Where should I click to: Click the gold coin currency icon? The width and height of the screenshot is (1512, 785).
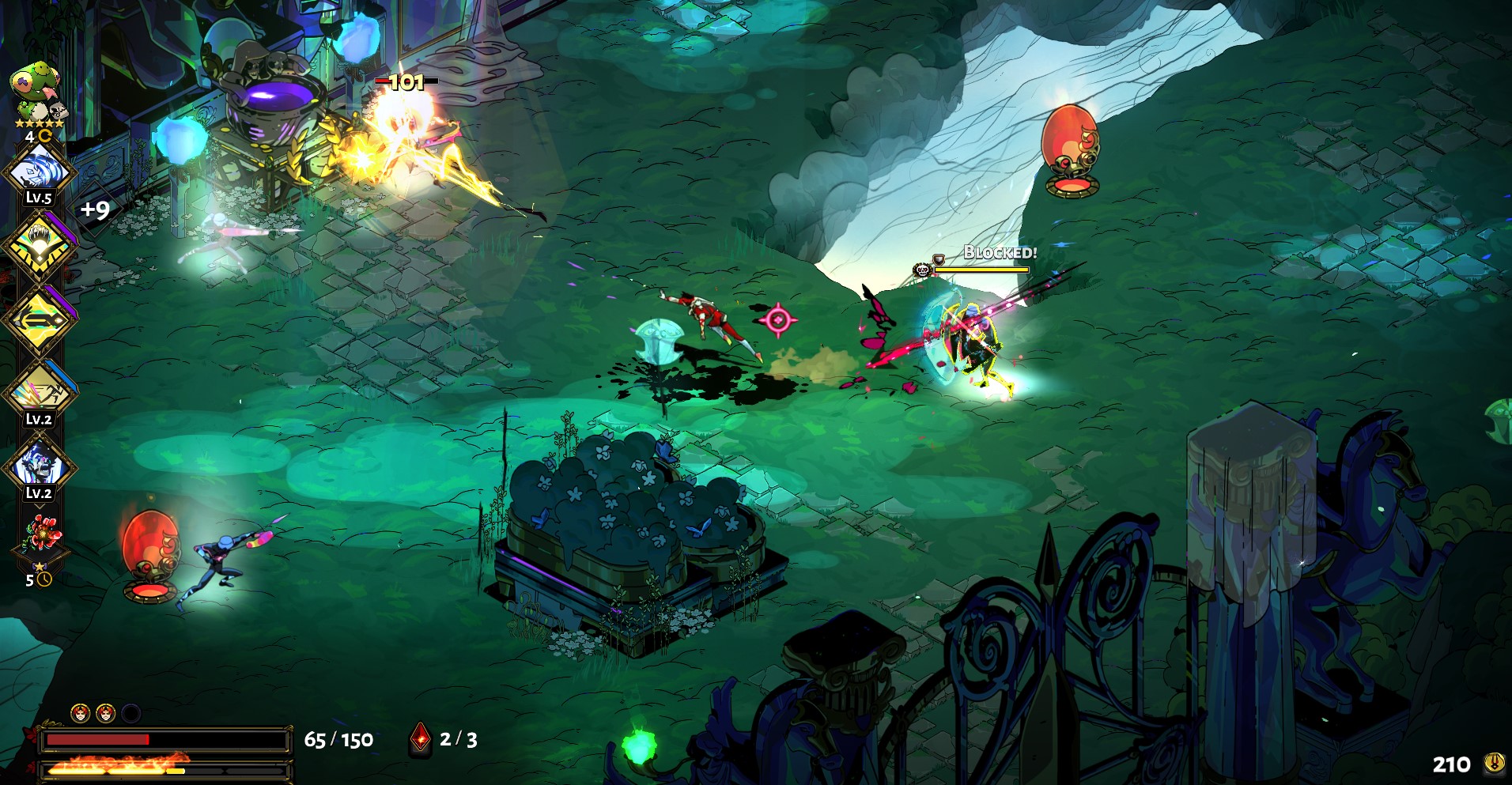click(x=1494, y=763)
